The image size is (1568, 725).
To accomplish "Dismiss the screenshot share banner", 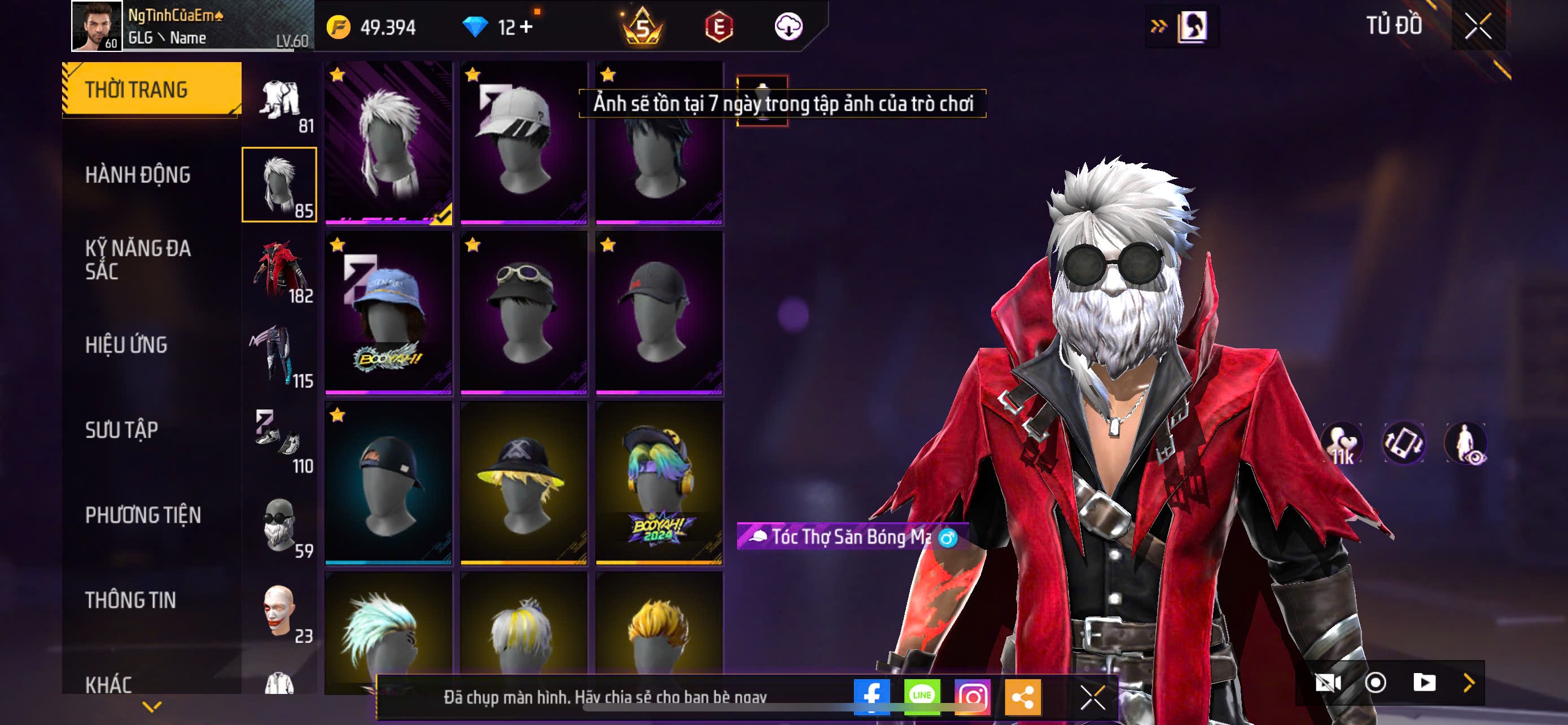I will [1093, 697].
